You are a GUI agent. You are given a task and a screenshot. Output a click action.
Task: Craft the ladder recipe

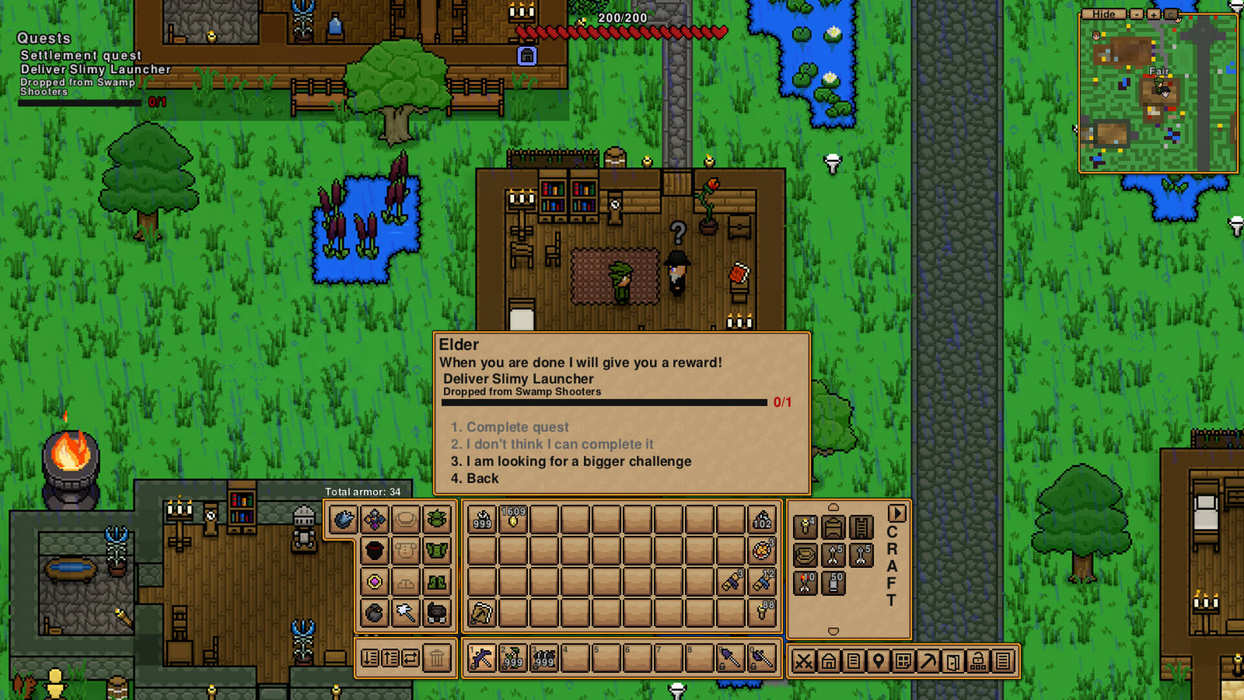(x=861, y=526)
